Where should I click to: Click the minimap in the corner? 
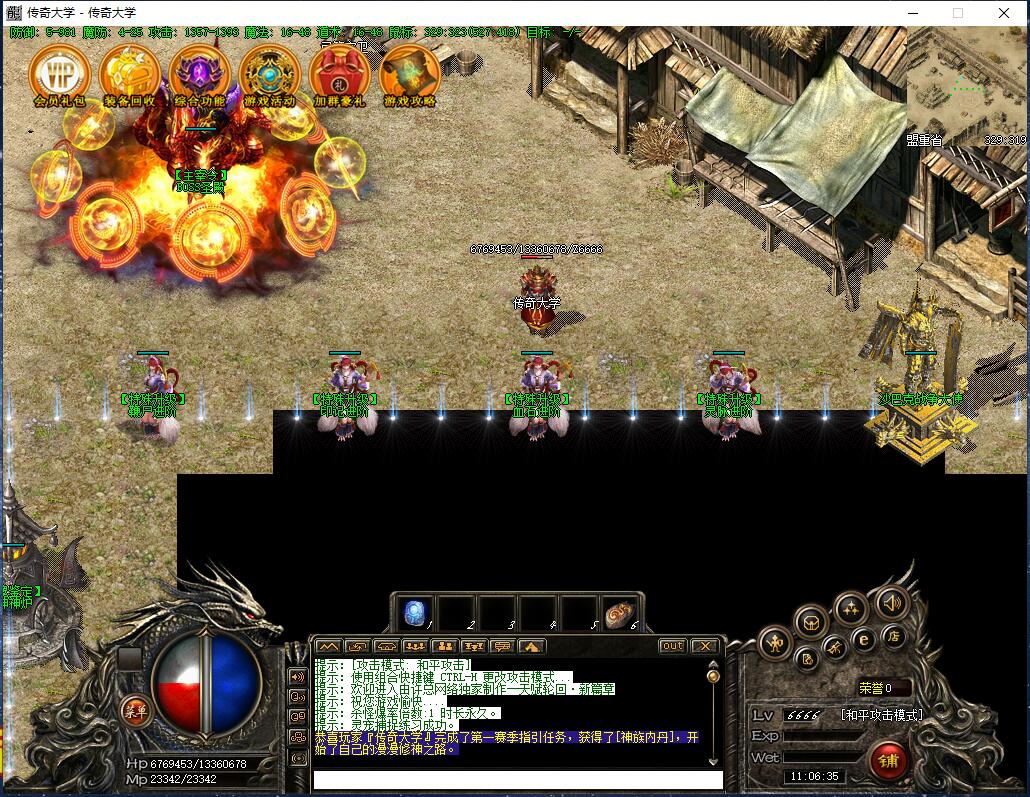967,86
